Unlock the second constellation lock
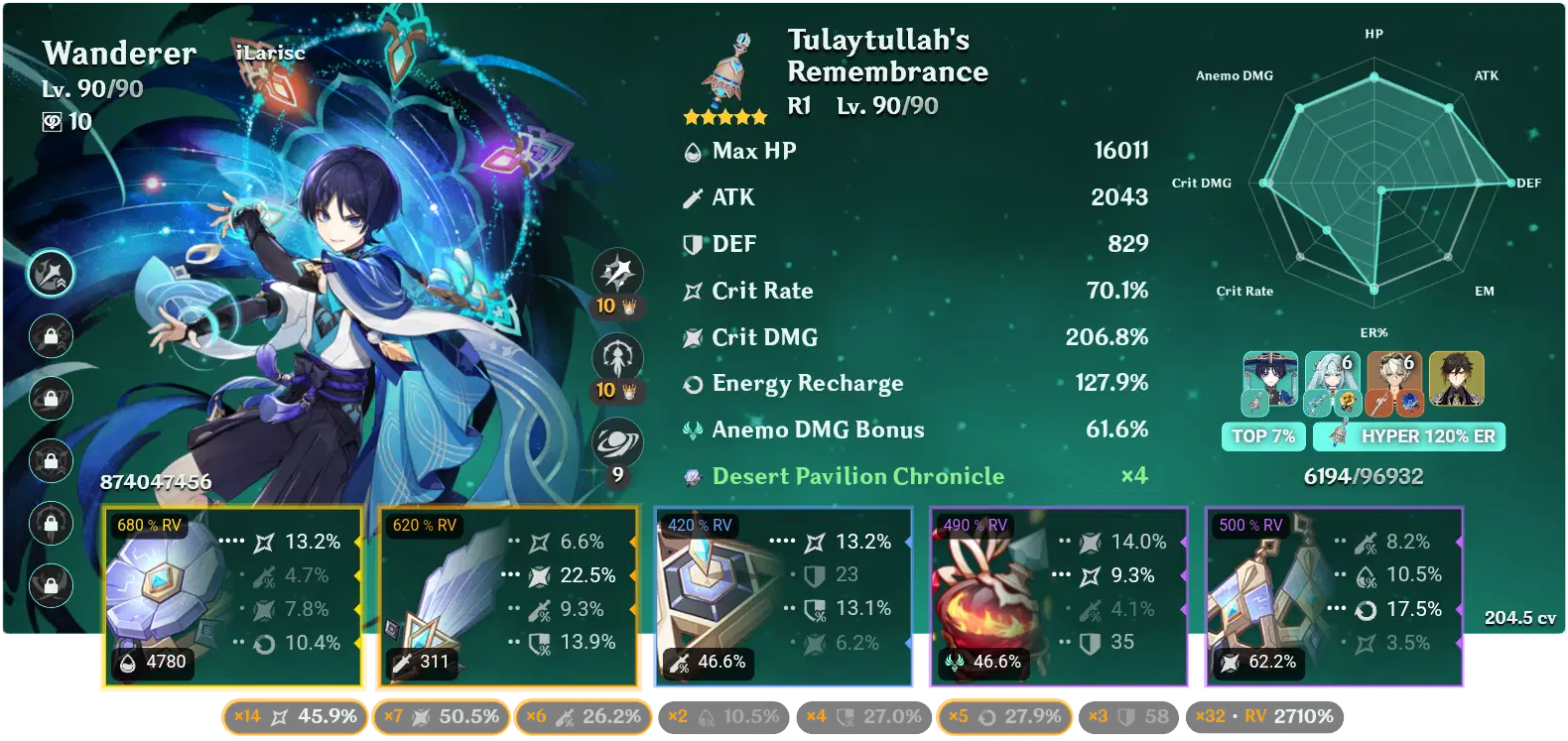Viewport: 1568px width, 741px height. tap(50, 337)
